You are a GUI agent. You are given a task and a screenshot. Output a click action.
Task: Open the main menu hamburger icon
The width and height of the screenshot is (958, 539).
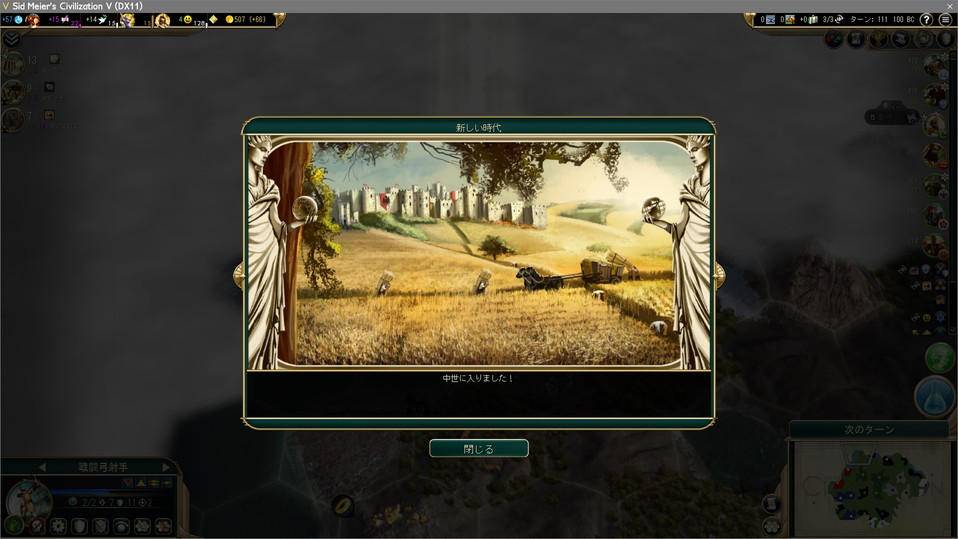coord(945,20)
